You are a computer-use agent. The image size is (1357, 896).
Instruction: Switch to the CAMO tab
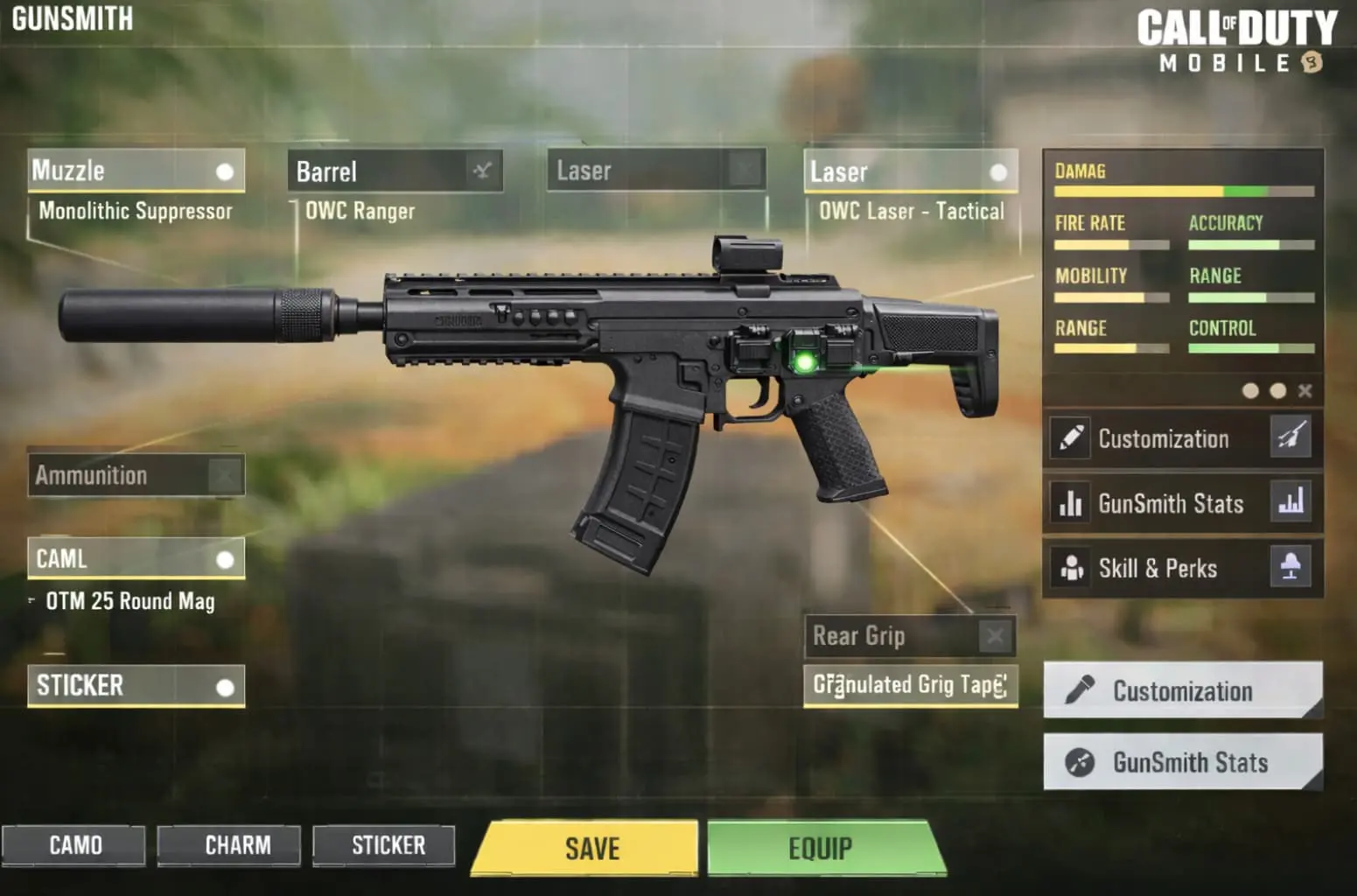[74, 845]
